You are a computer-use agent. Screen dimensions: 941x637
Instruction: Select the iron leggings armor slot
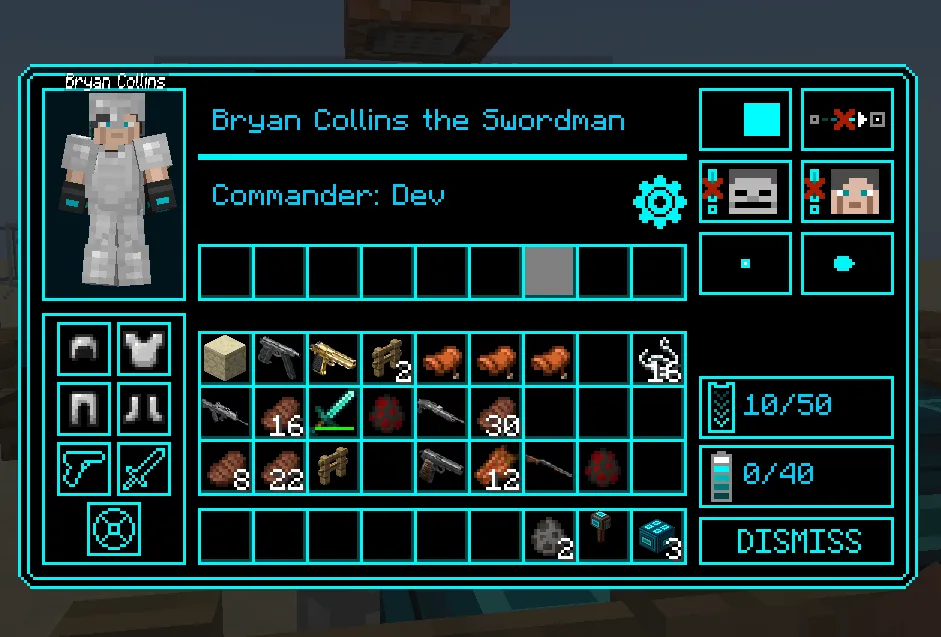tap(84, 408)
